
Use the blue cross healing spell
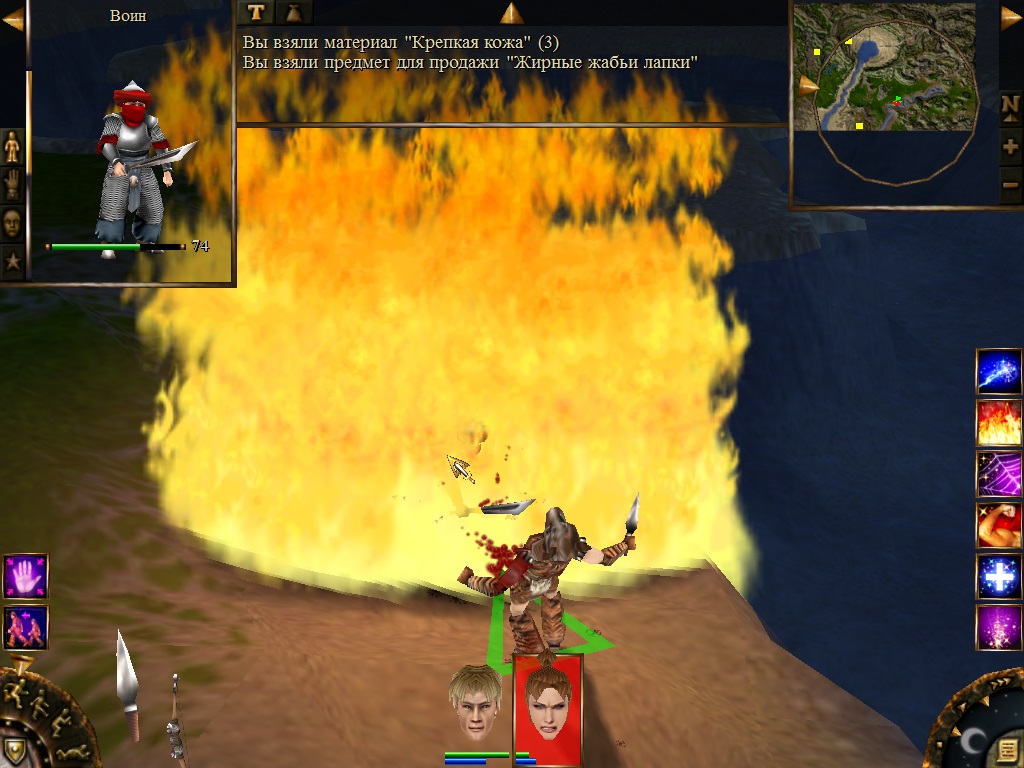click(999, 577)
